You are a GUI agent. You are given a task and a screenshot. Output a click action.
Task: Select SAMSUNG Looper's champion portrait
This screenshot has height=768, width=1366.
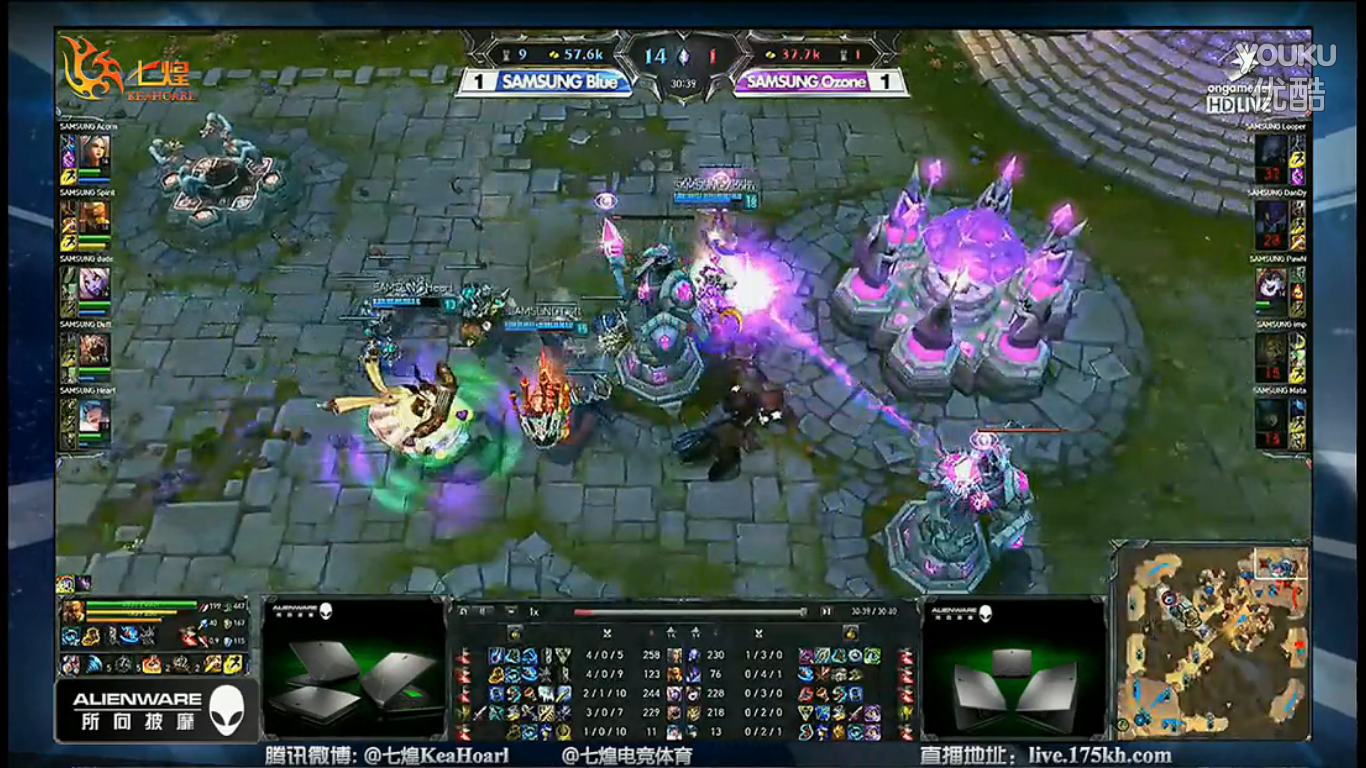click(1271, 151)
